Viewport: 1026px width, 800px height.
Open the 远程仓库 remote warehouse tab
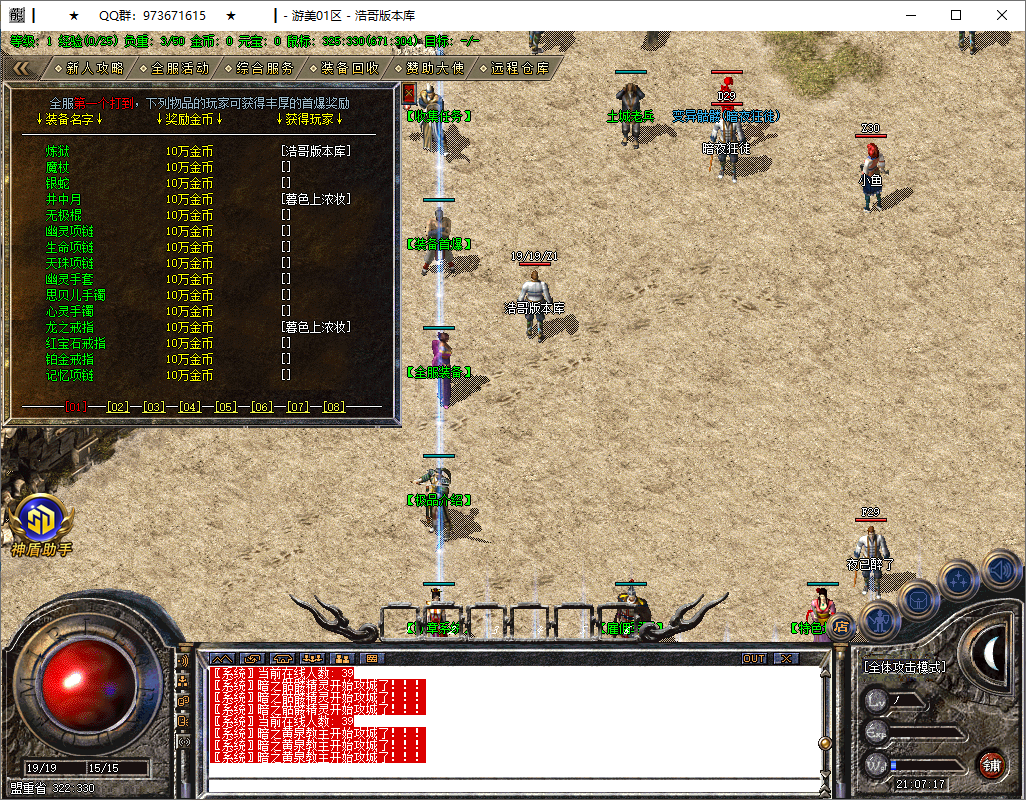point(520,68)
